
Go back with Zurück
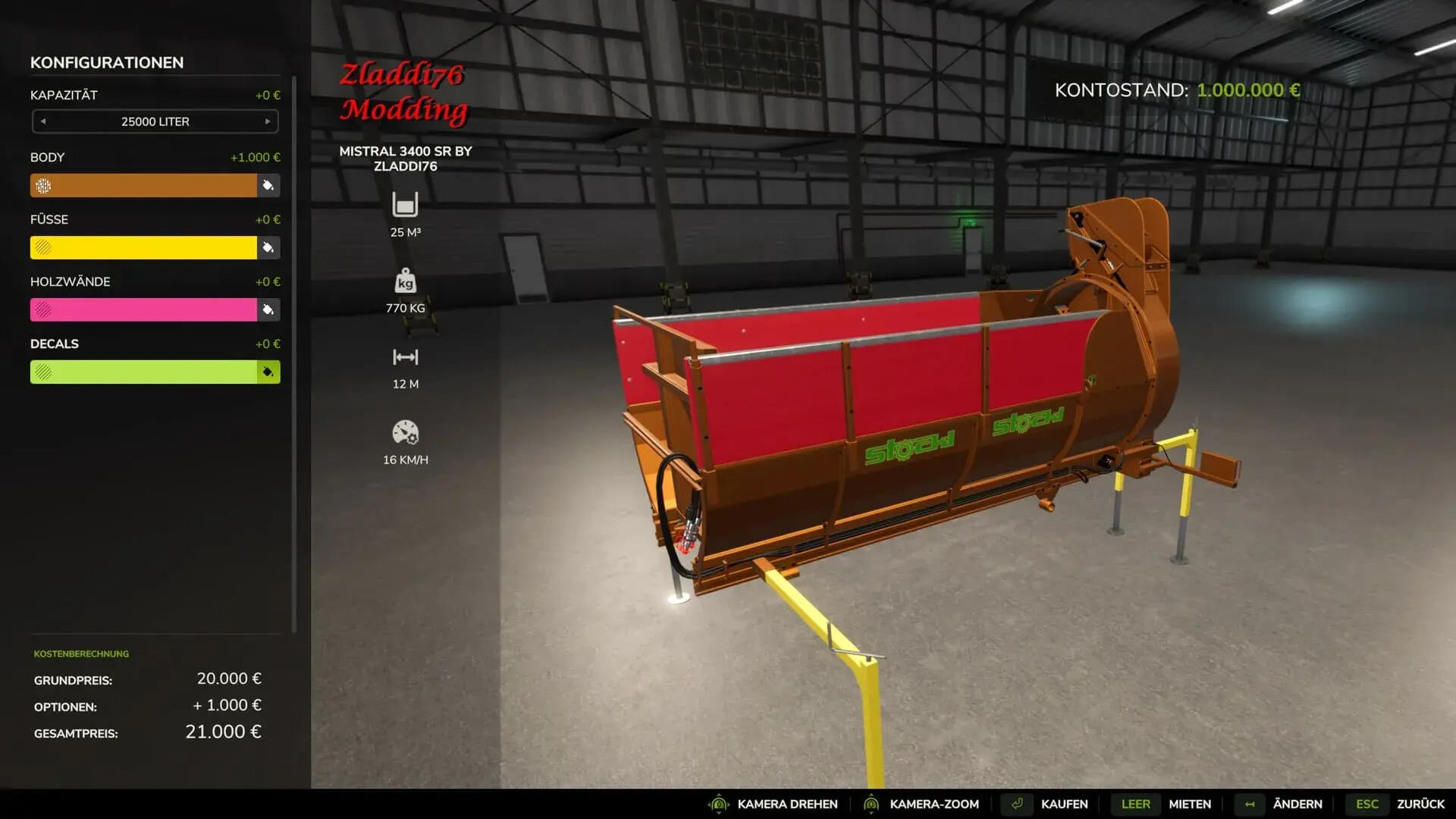(1420, 804)
